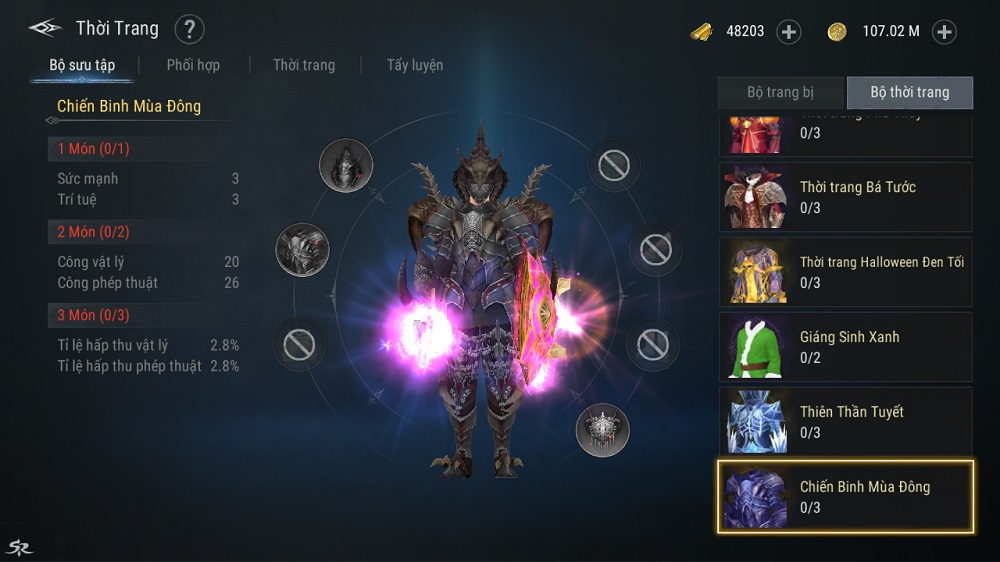Add more gold bars with the plus button
Viewport: 1000px width, 562px height.
click(789, 32)
